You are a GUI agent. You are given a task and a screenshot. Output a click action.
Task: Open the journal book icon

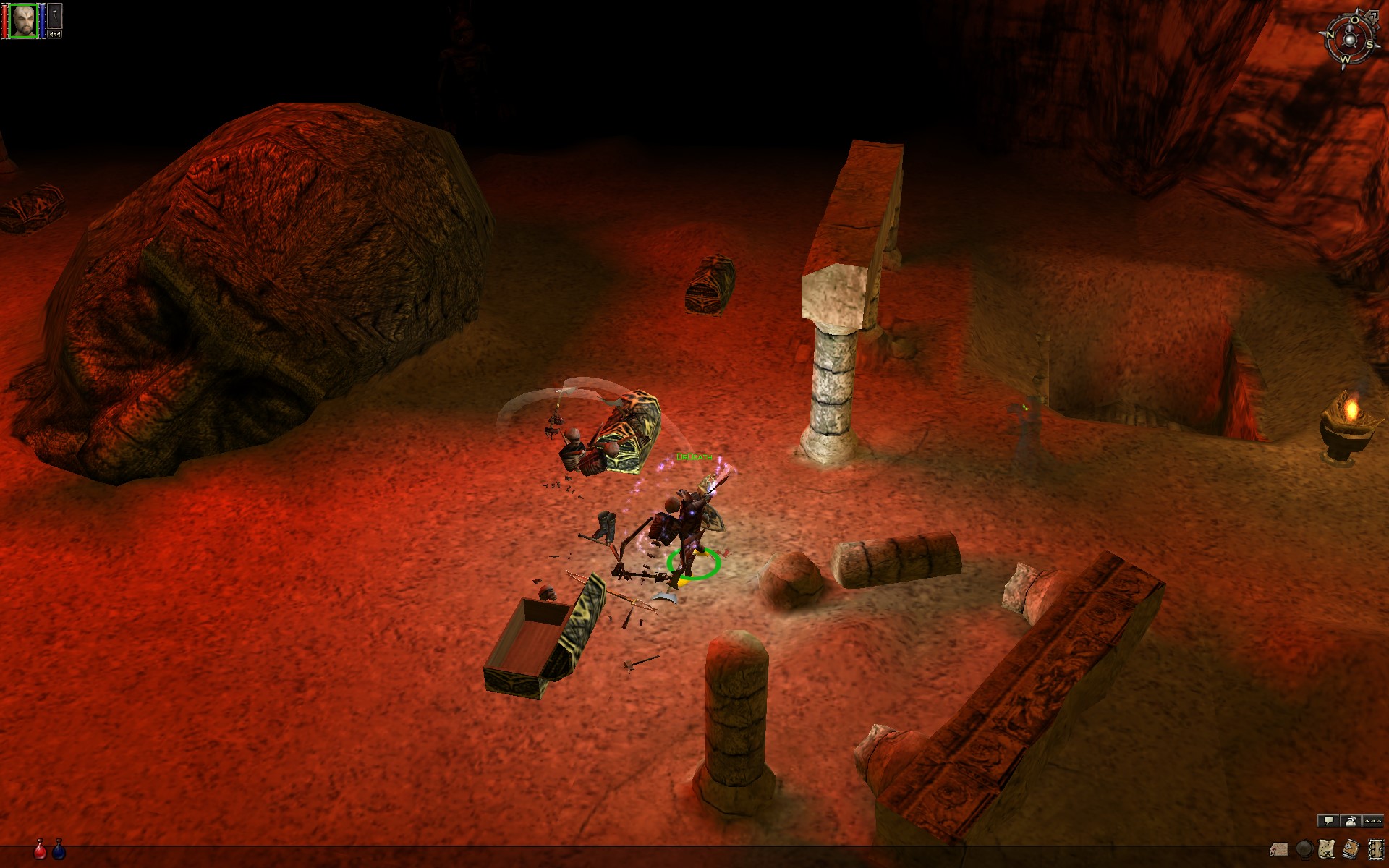click(1351, 848)
